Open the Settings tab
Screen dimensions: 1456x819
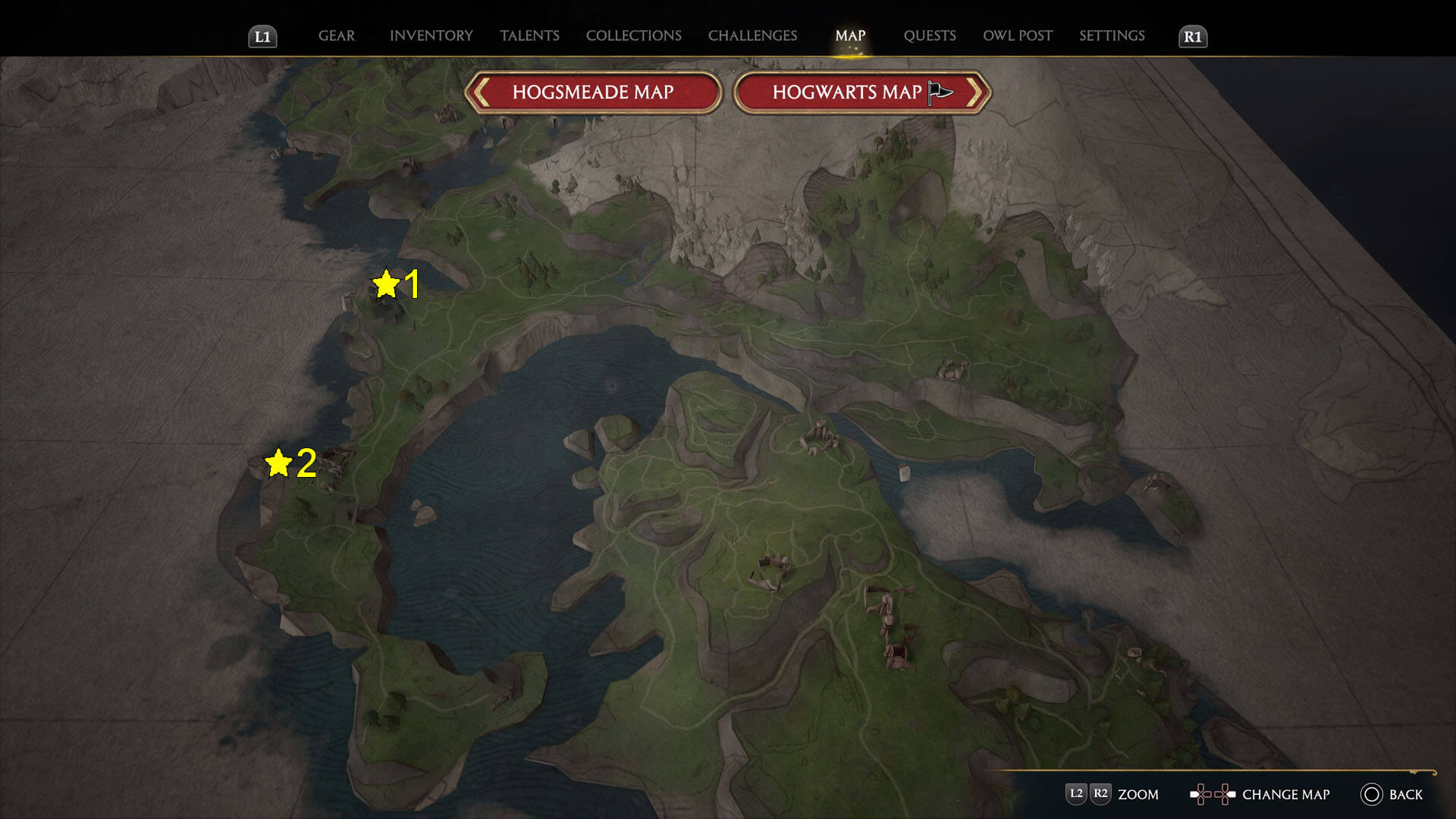1112,36
